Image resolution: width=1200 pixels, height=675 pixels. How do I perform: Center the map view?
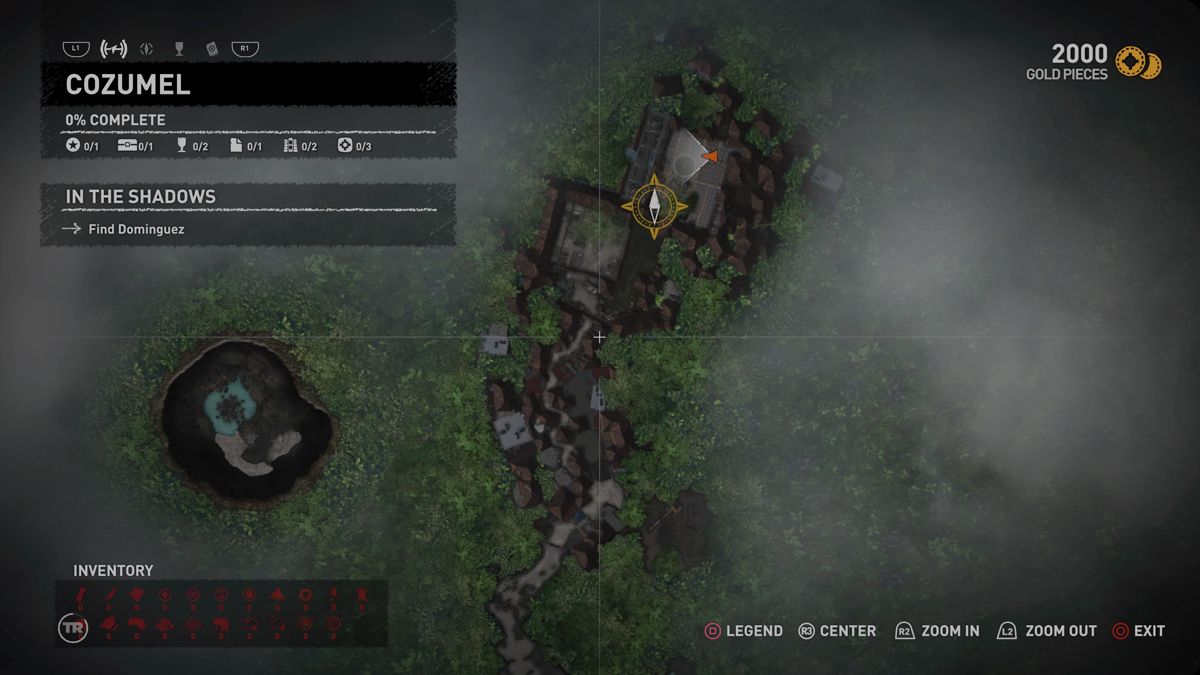pos(837,631)
